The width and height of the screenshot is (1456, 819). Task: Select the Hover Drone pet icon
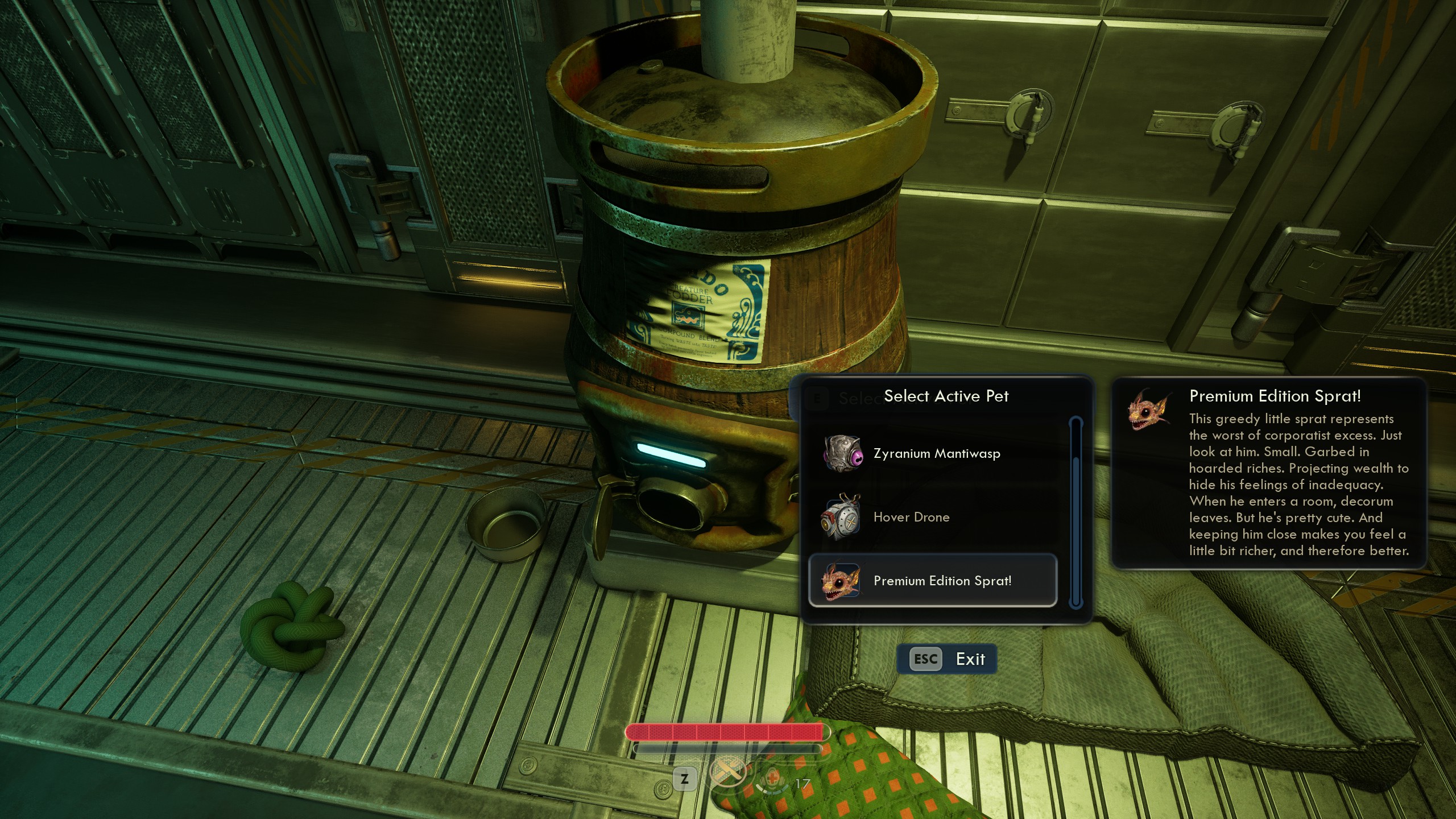click(842, 516)
